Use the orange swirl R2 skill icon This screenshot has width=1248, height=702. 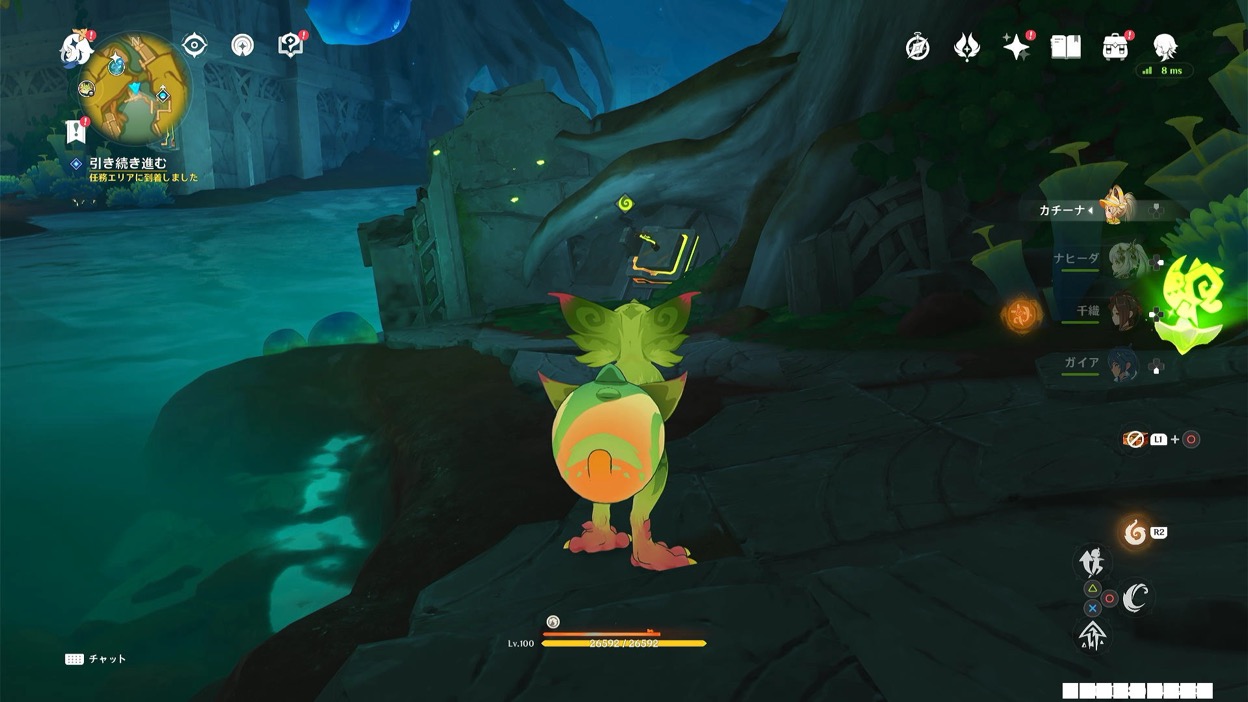point(1135,532)
